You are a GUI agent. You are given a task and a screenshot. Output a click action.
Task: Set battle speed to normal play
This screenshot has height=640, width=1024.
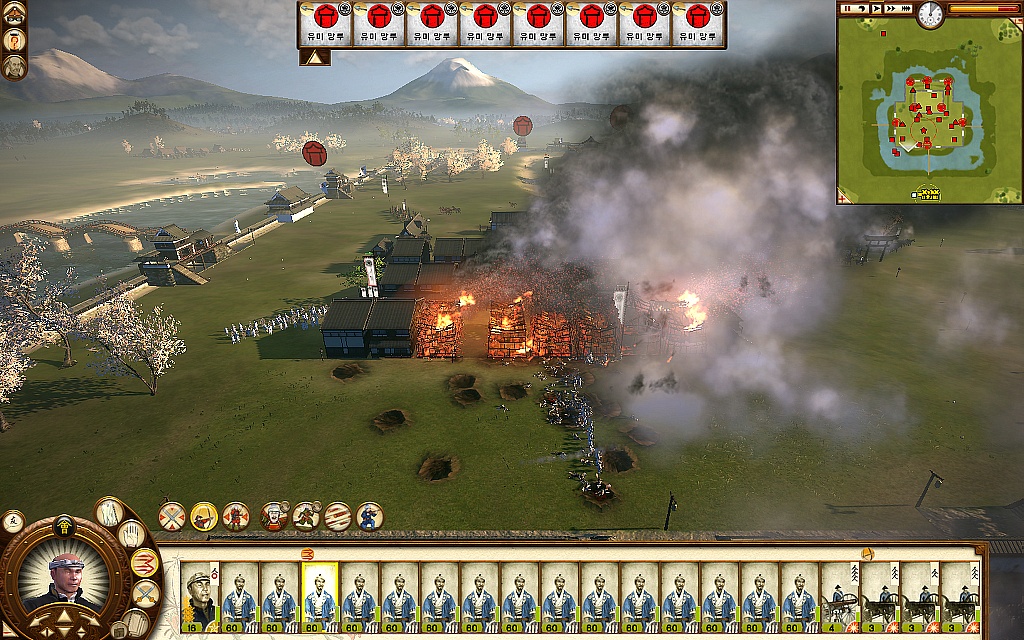876,8
